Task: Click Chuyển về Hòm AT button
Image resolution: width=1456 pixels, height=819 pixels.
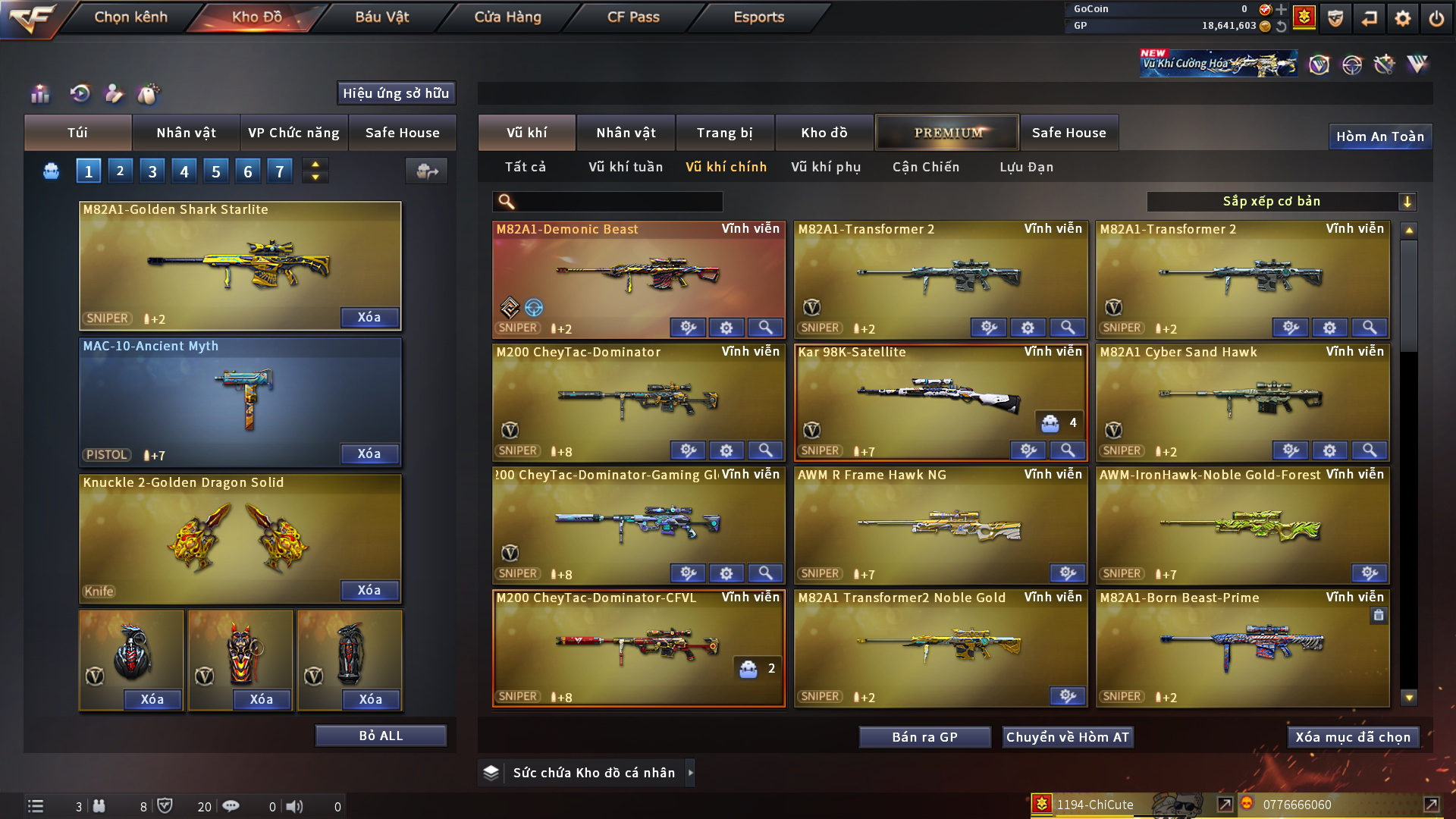Action: [x=1068, y=737]
